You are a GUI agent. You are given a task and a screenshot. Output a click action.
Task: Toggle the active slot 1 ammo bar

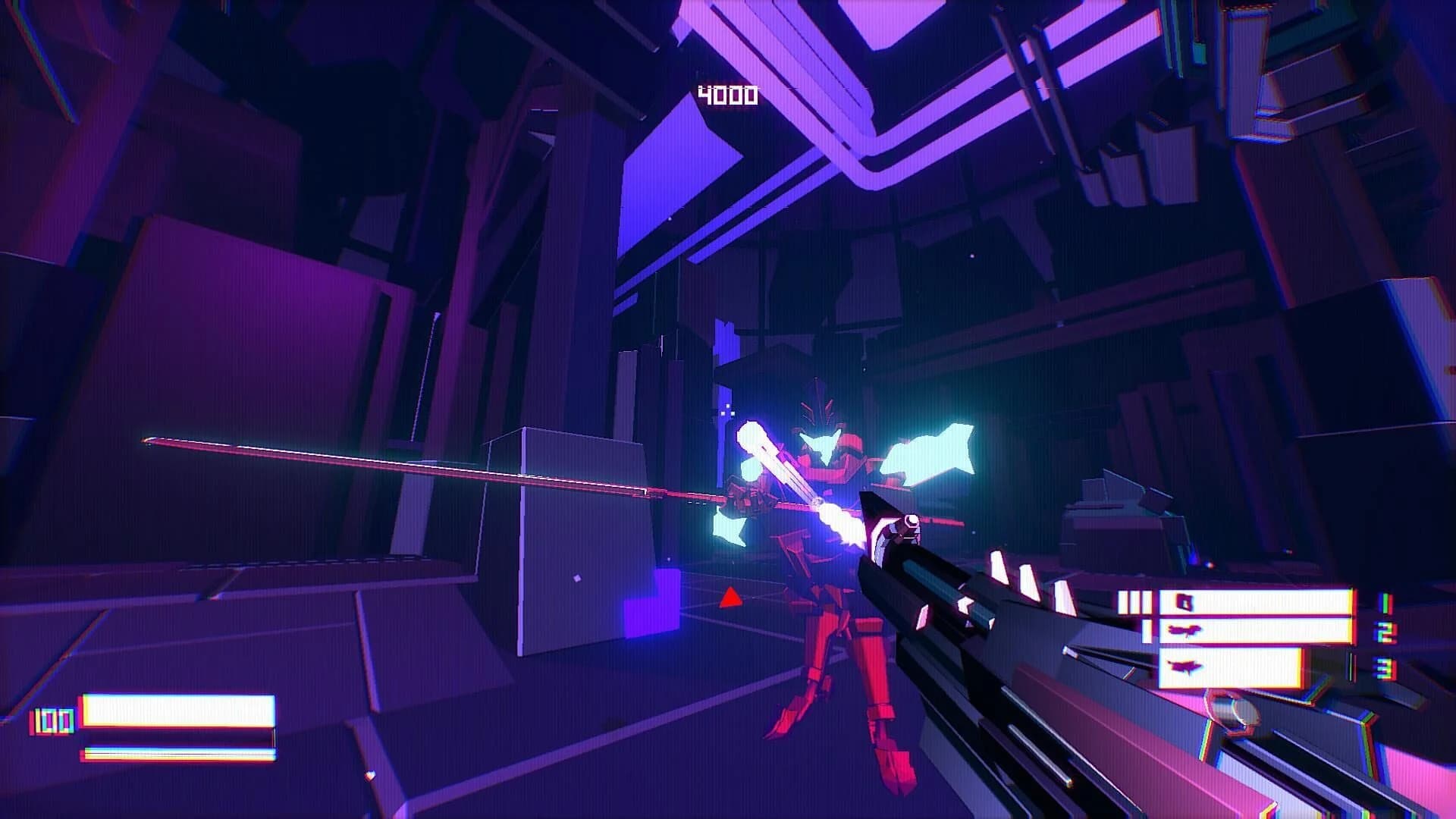click(x=1259, y=601)
